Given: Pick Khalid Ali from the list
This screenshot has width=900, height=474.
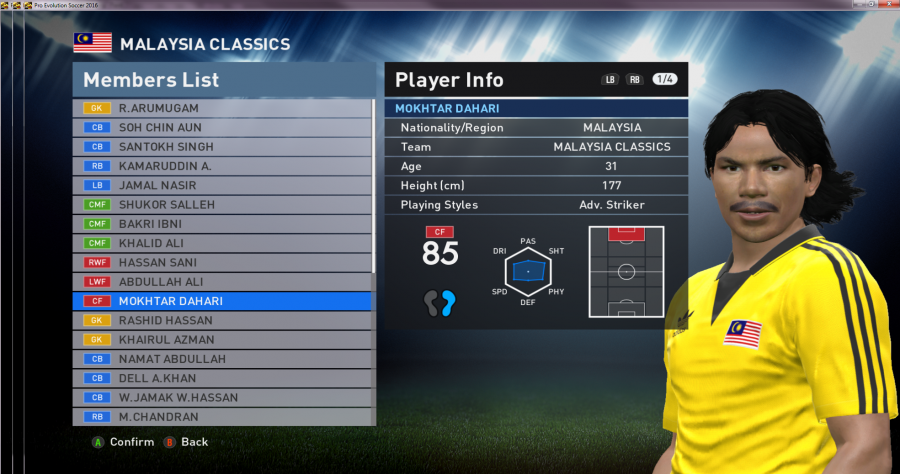Looking at the screenshot, I should point(222,243).
